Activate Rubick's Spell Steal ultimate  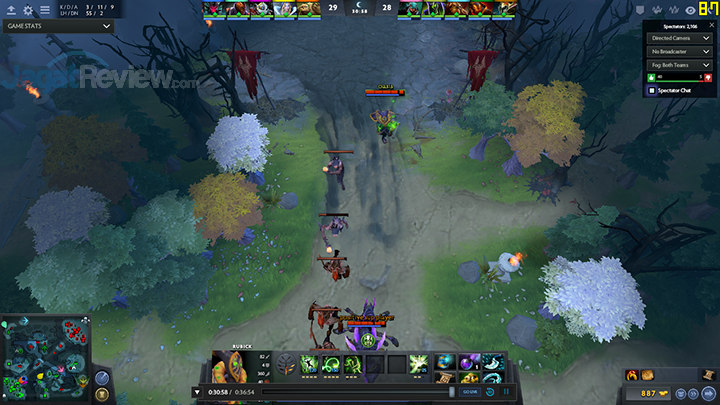[x=418, y=365]
